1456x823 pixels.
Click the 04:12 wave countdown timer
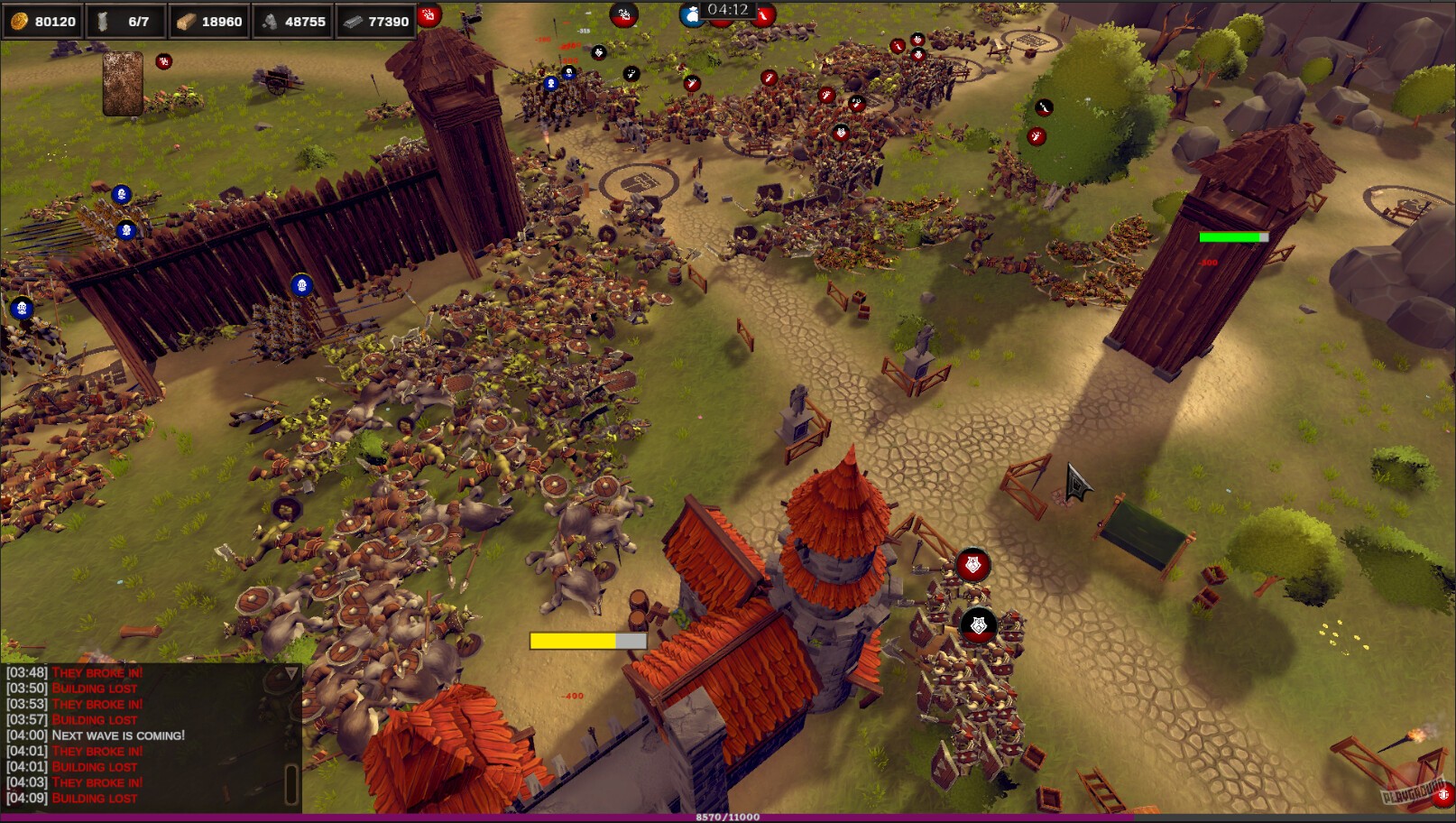[x=727, y=11]
